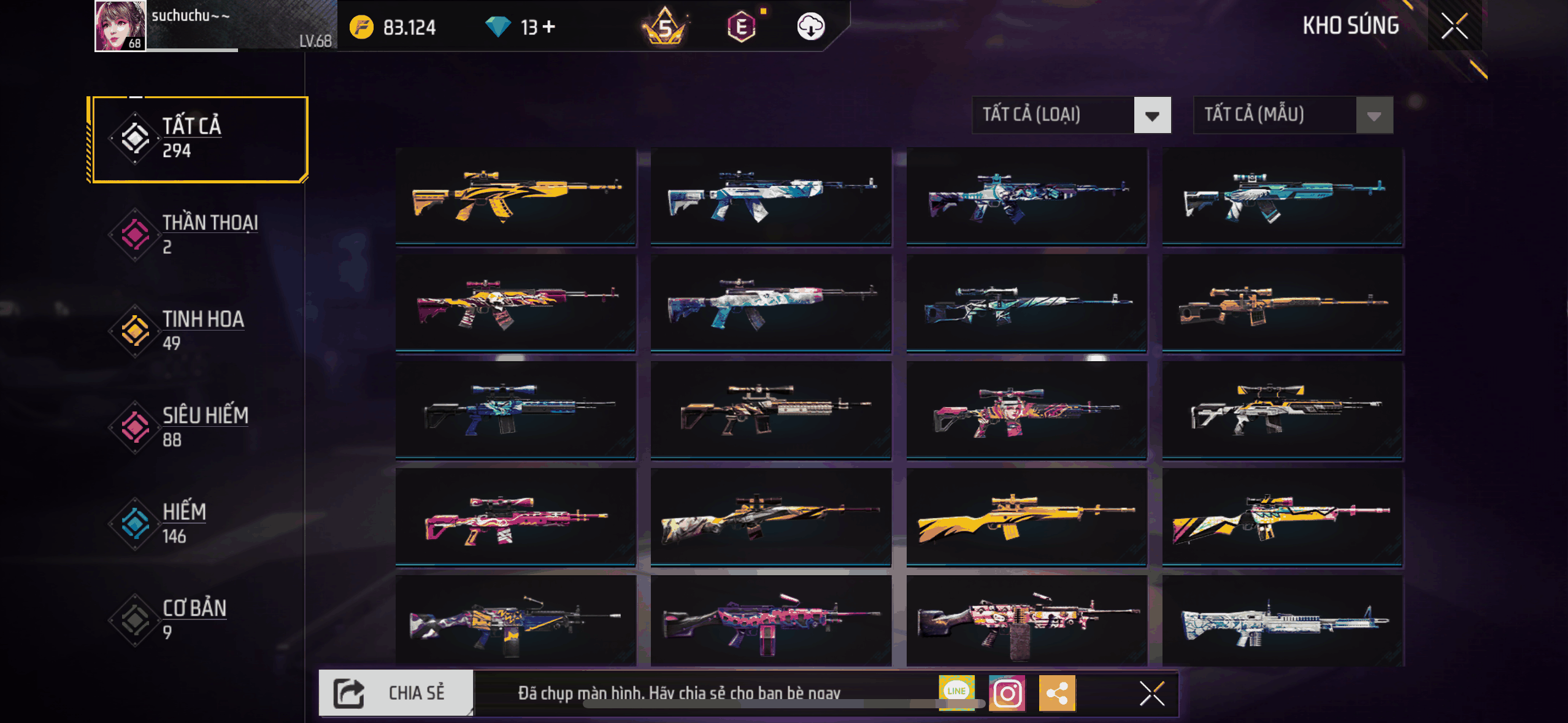Screen dimensions: 1568x723
Task: Choose the Cơ Bản category
Action: click(198, 619)
